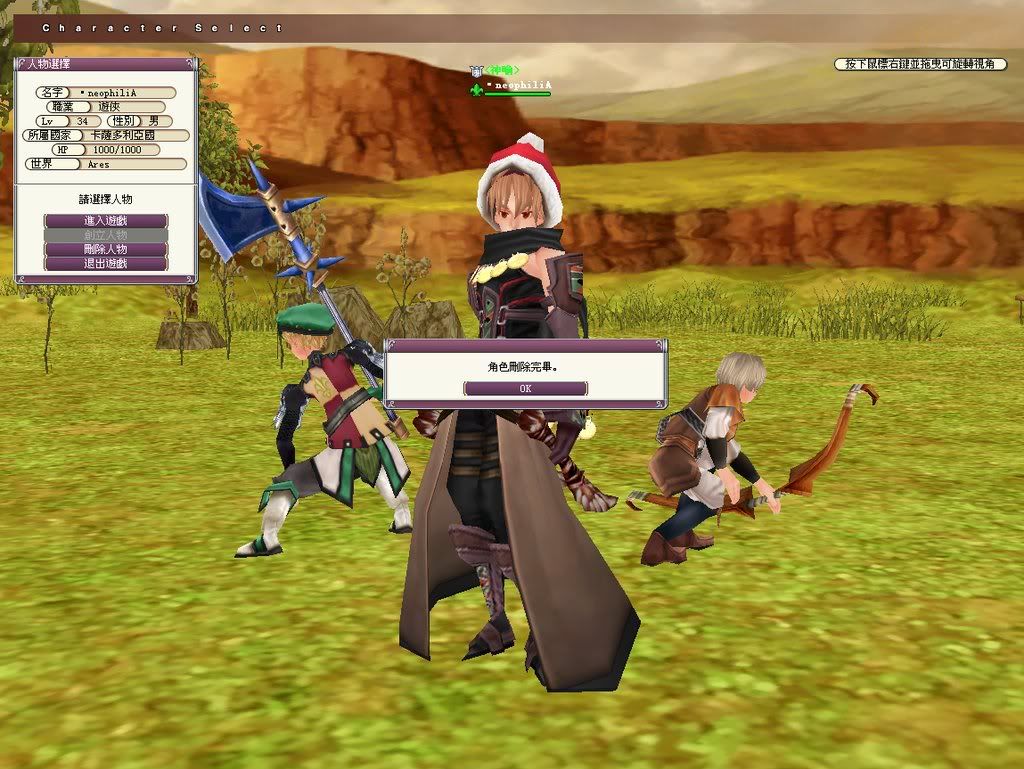Click 進入遊戲 to enter the game
The image size is (1024, 769).
click(x=106, y=220)
